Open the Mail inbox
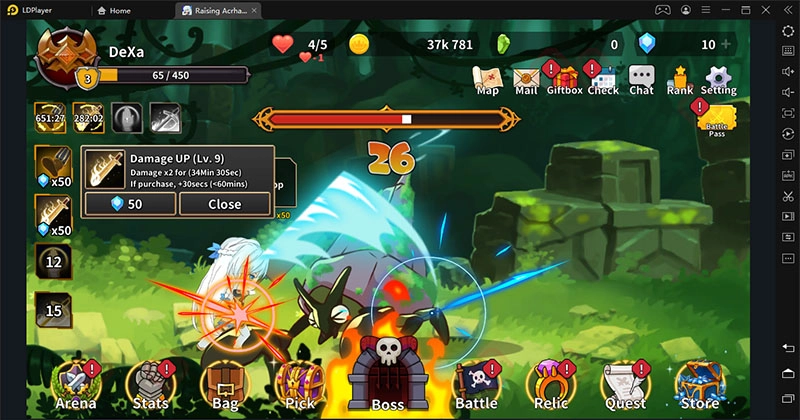 point(526,78)
